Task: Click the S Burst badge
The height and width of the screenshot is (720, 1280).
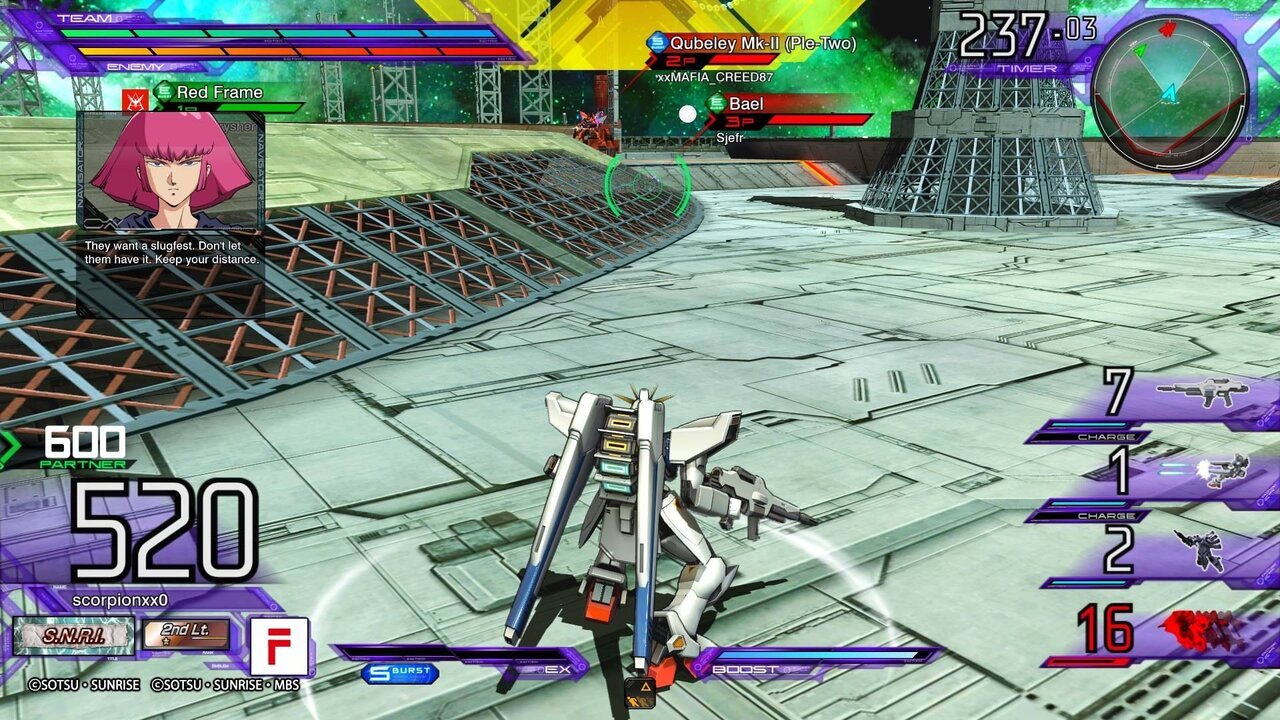Action: [400, 673]
